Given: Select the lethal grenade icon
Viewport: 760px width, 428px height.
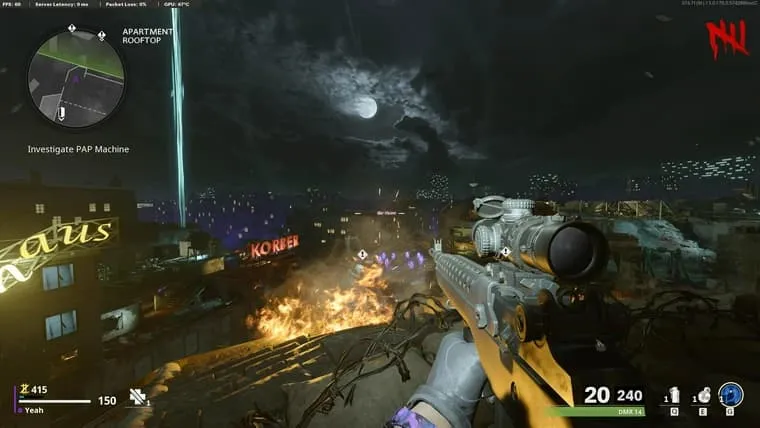Looking at the screenshot, I should click(x=704, y=395).
